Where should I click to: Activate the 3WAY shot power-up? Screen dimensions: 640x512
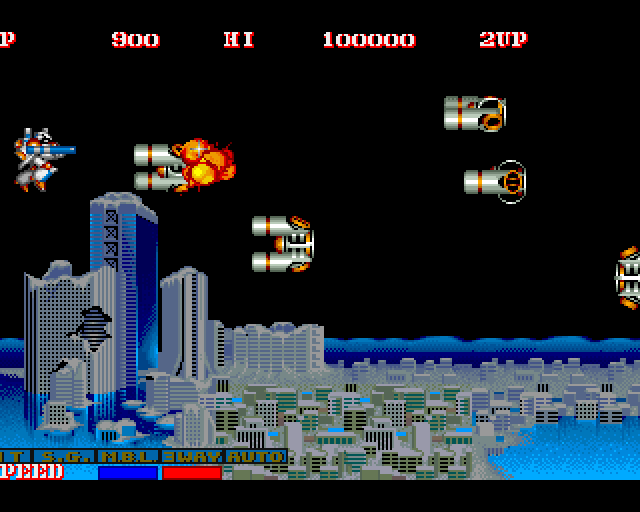[x=191, y=457]
